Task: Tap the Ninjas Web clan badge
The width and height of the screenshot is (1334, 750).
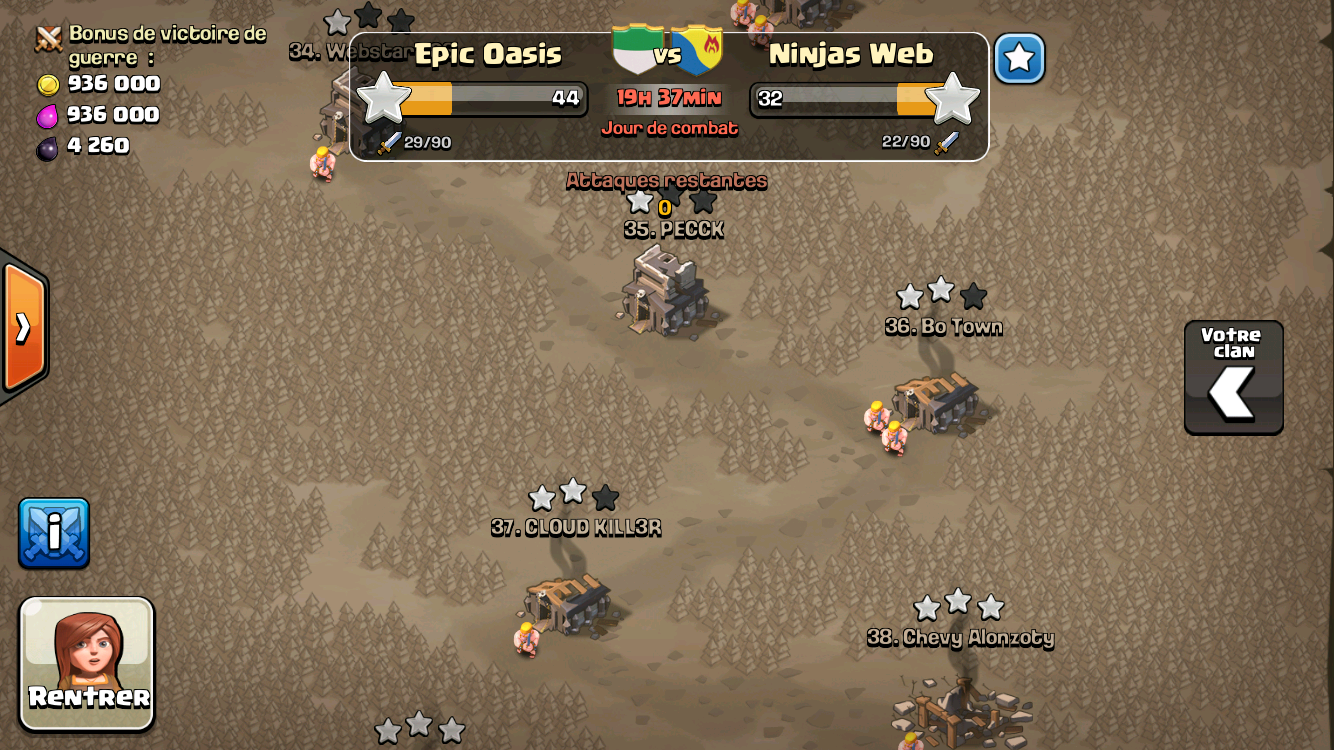Action: 698,50
